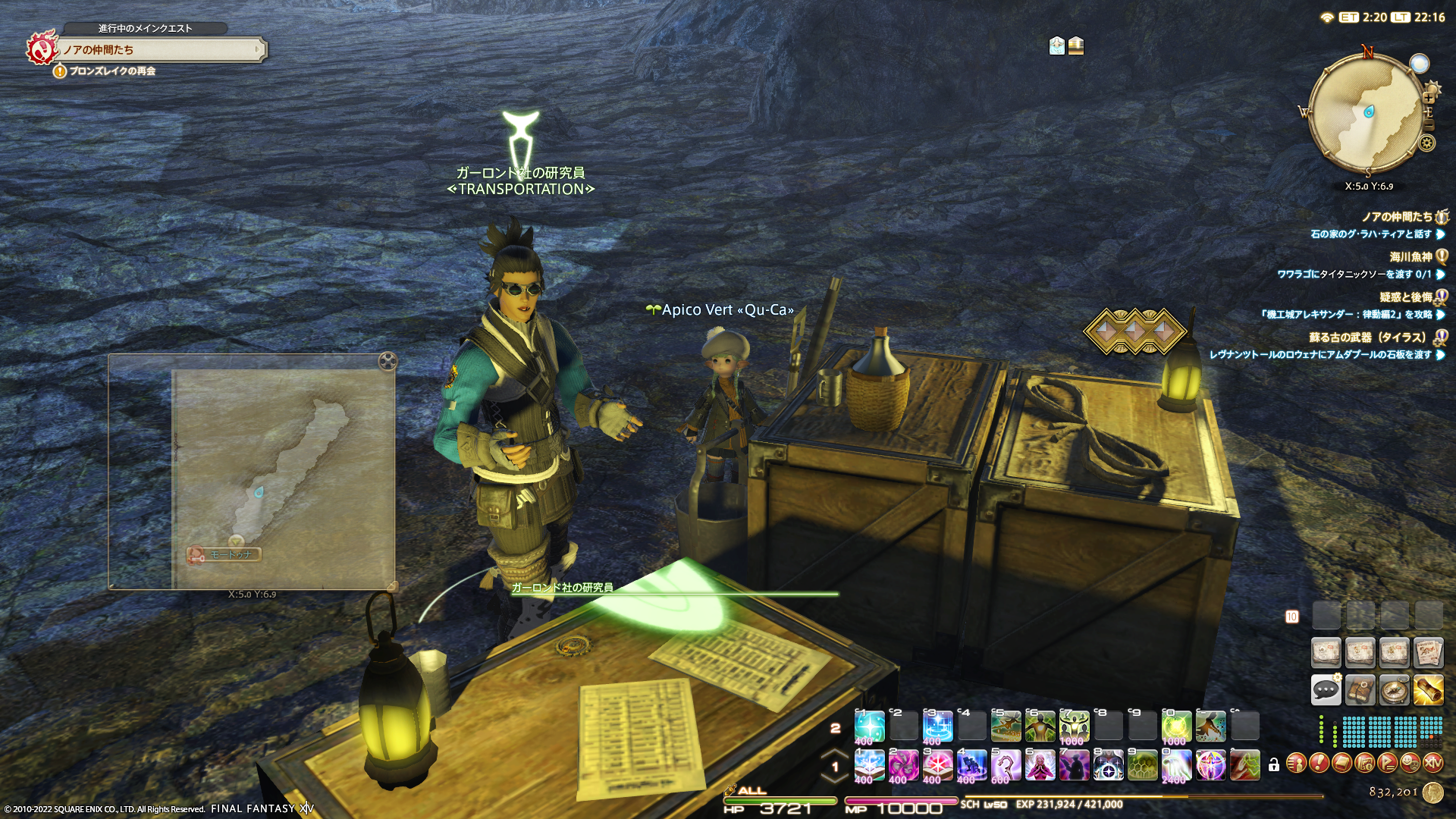Viewport: 1456px width, 819px height.
Task: Select the 海川魚神 quest in tracker
Action: pos(1410,257)
